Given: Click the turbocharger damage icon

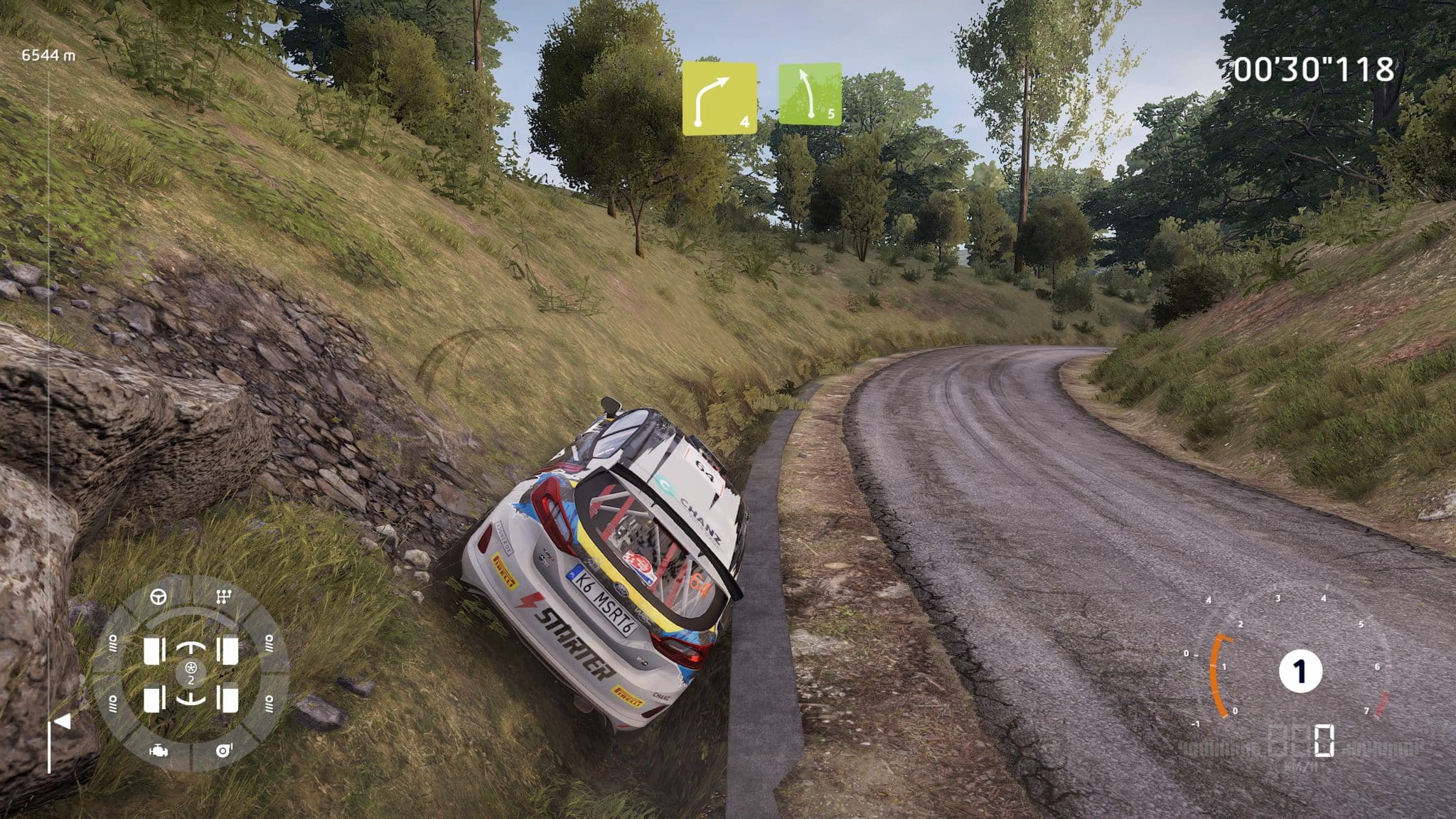Looking at the screenshot, I should pyautogui.click(x=224, y=750).
